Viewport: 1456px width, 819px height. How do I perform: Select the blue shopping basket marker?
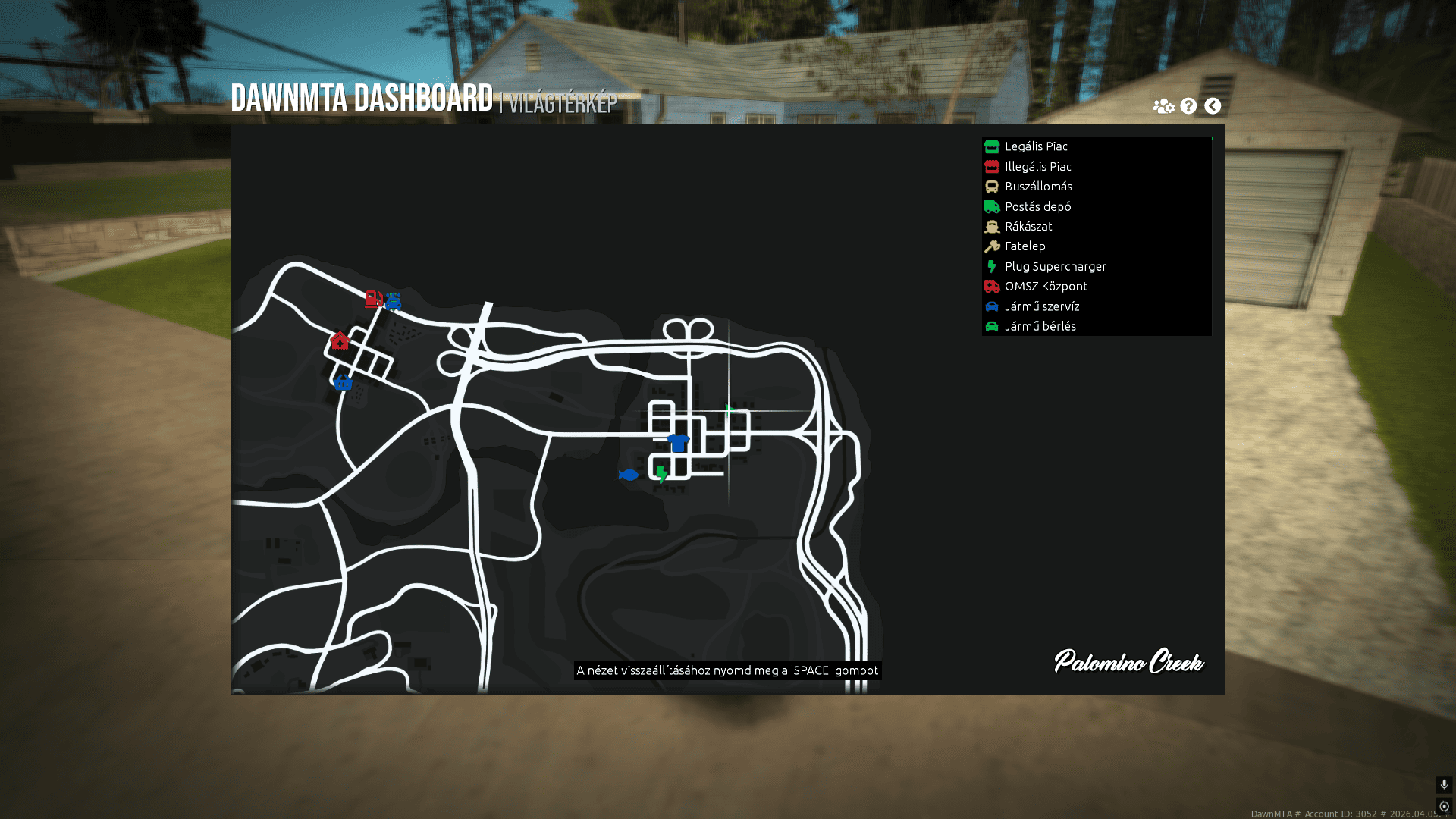[343, 381]
